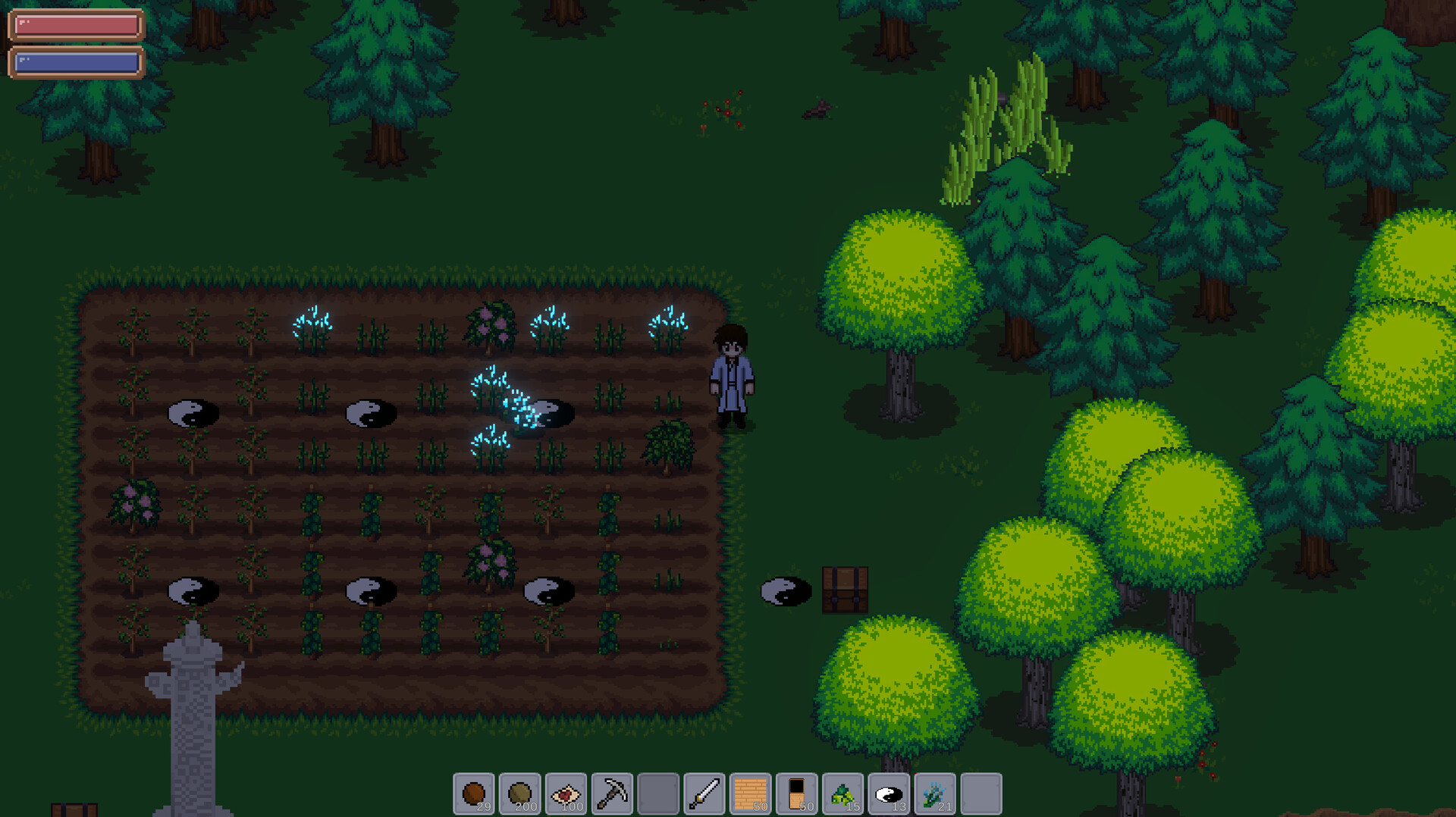Select the pickaxe tool in the hotbar

[x=612, y=794]
